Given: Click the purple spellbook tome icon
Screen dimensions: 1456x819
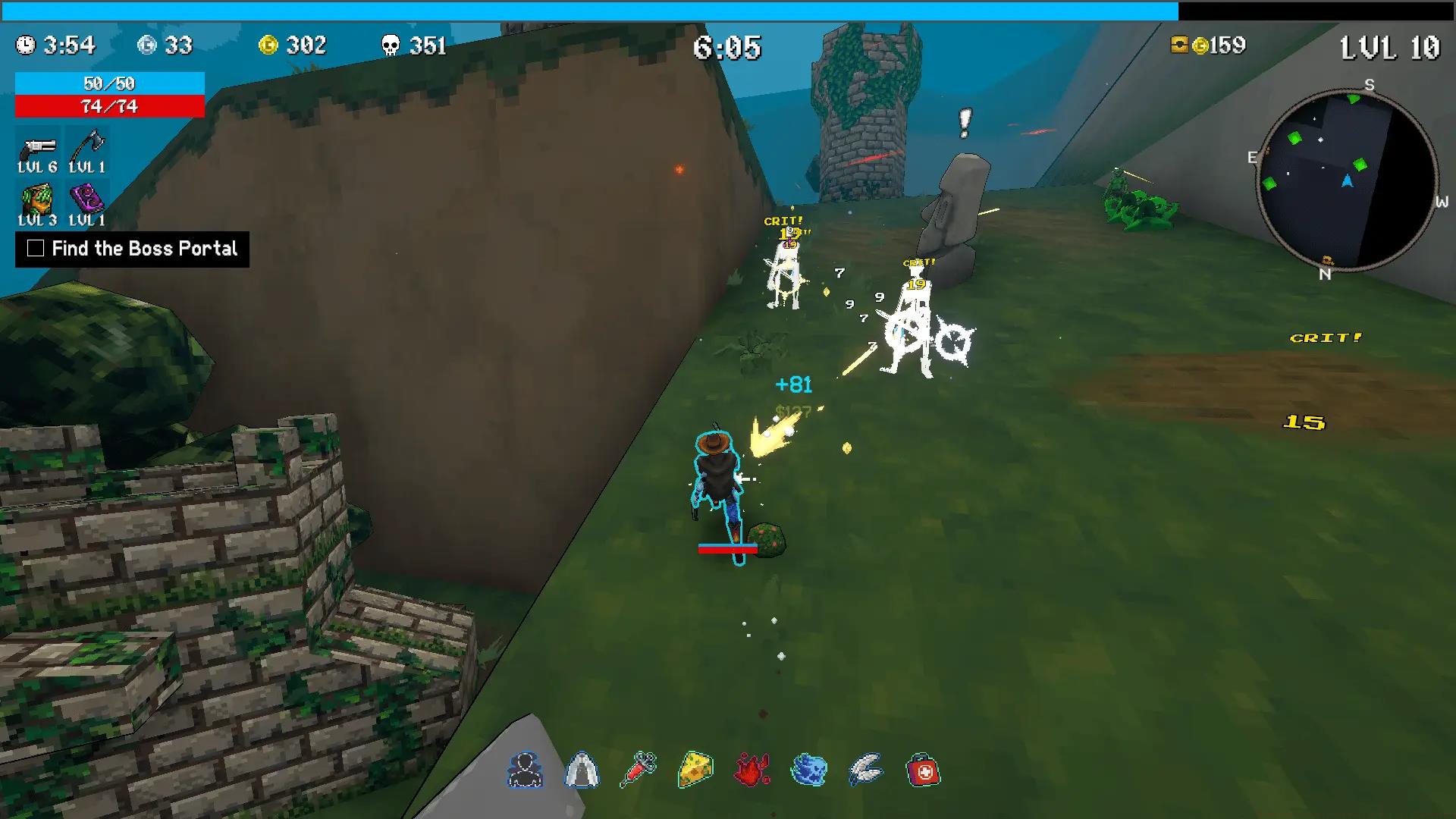Looking at the screenshot, I should coord(88,200).
